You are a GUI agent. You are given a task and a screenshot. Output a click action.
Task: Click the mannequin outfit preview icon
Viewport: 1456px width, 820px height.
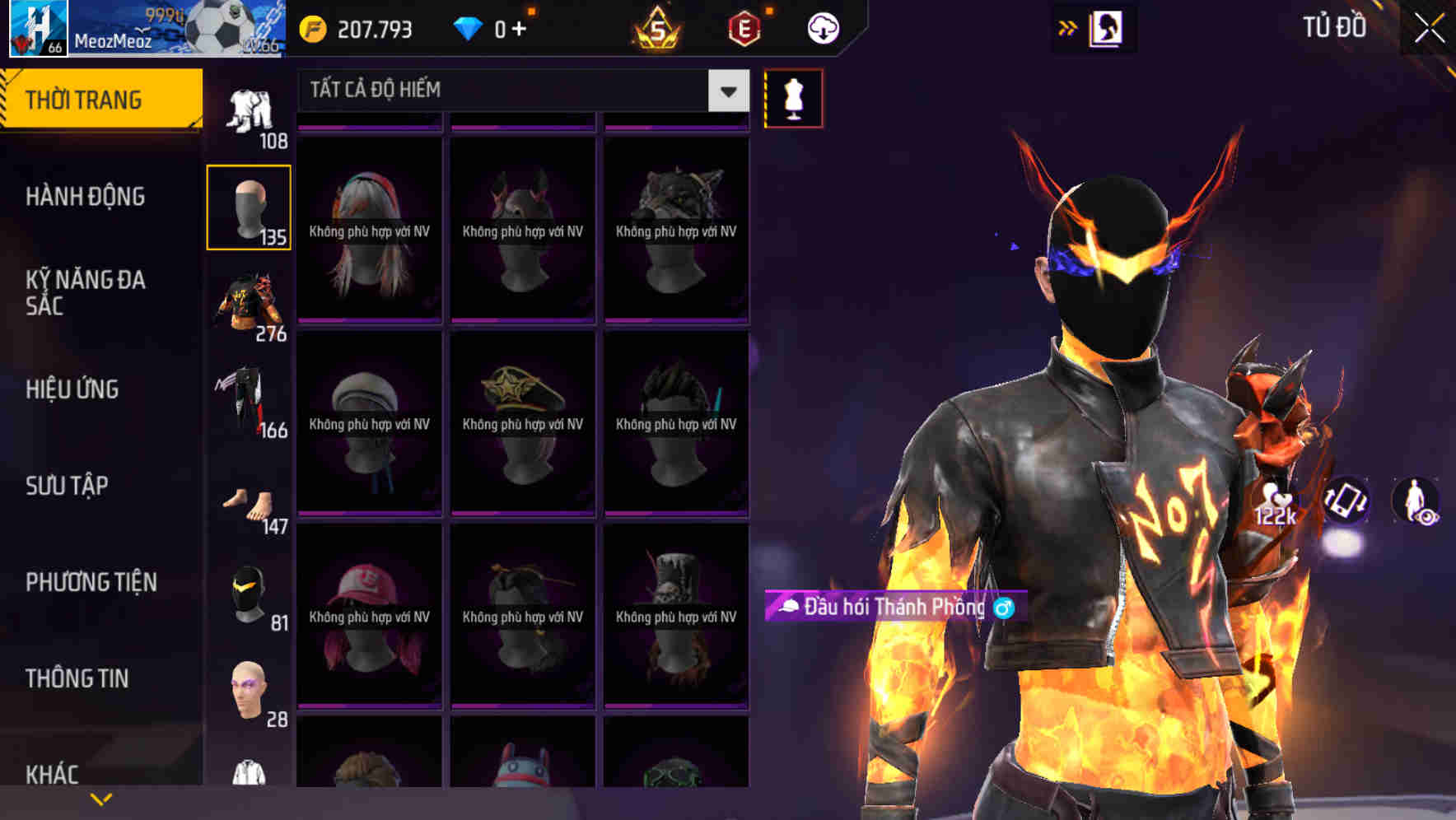793,97
